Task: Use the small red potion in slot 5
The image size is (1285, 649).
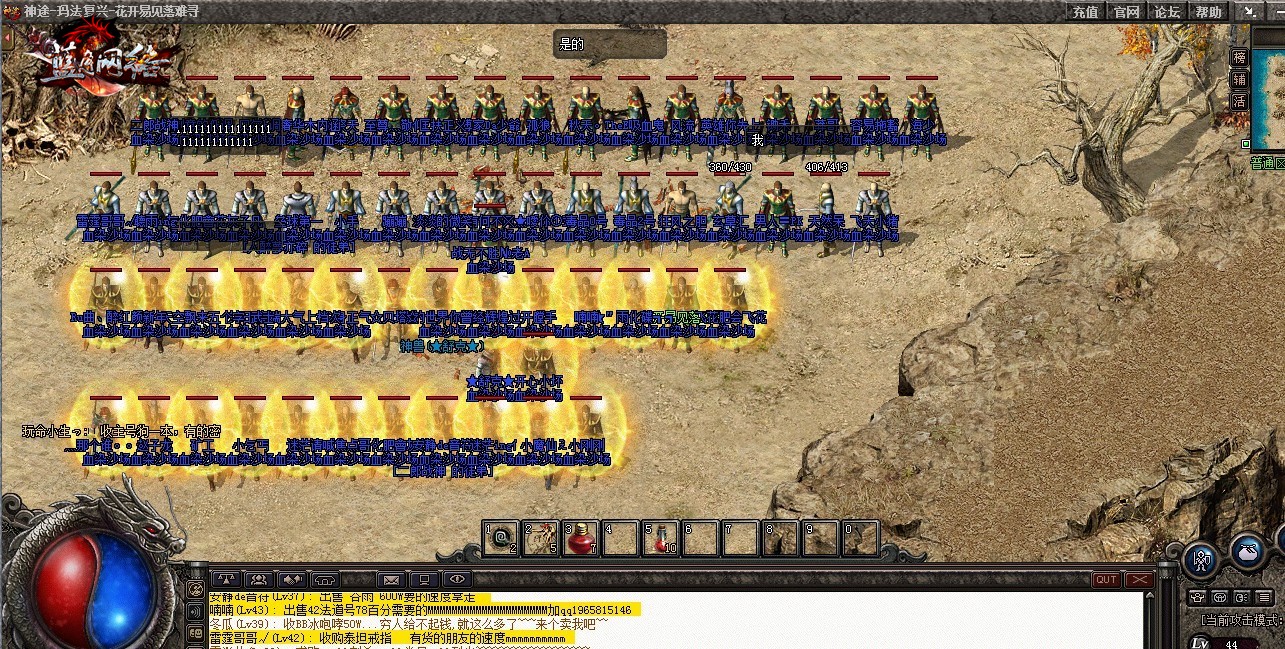Action: [661, 539]
